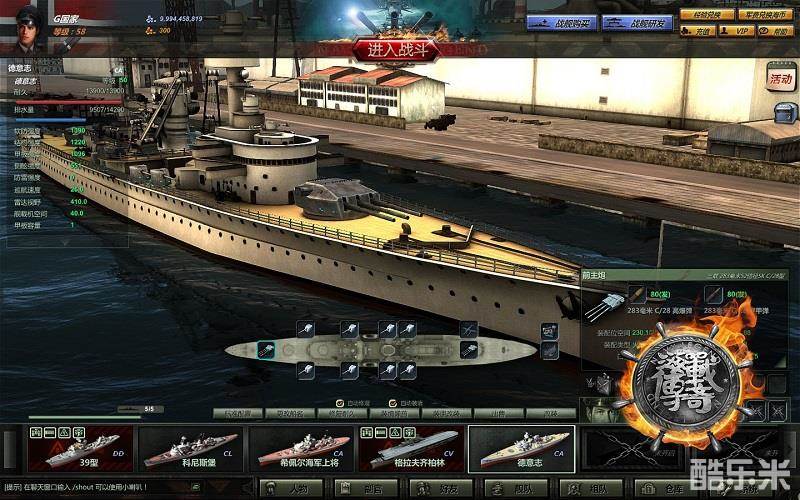800x500 pixels.
Task: Select the 39型 destroyer ship card
Action: pyautogui.click(x=77, y=449)
